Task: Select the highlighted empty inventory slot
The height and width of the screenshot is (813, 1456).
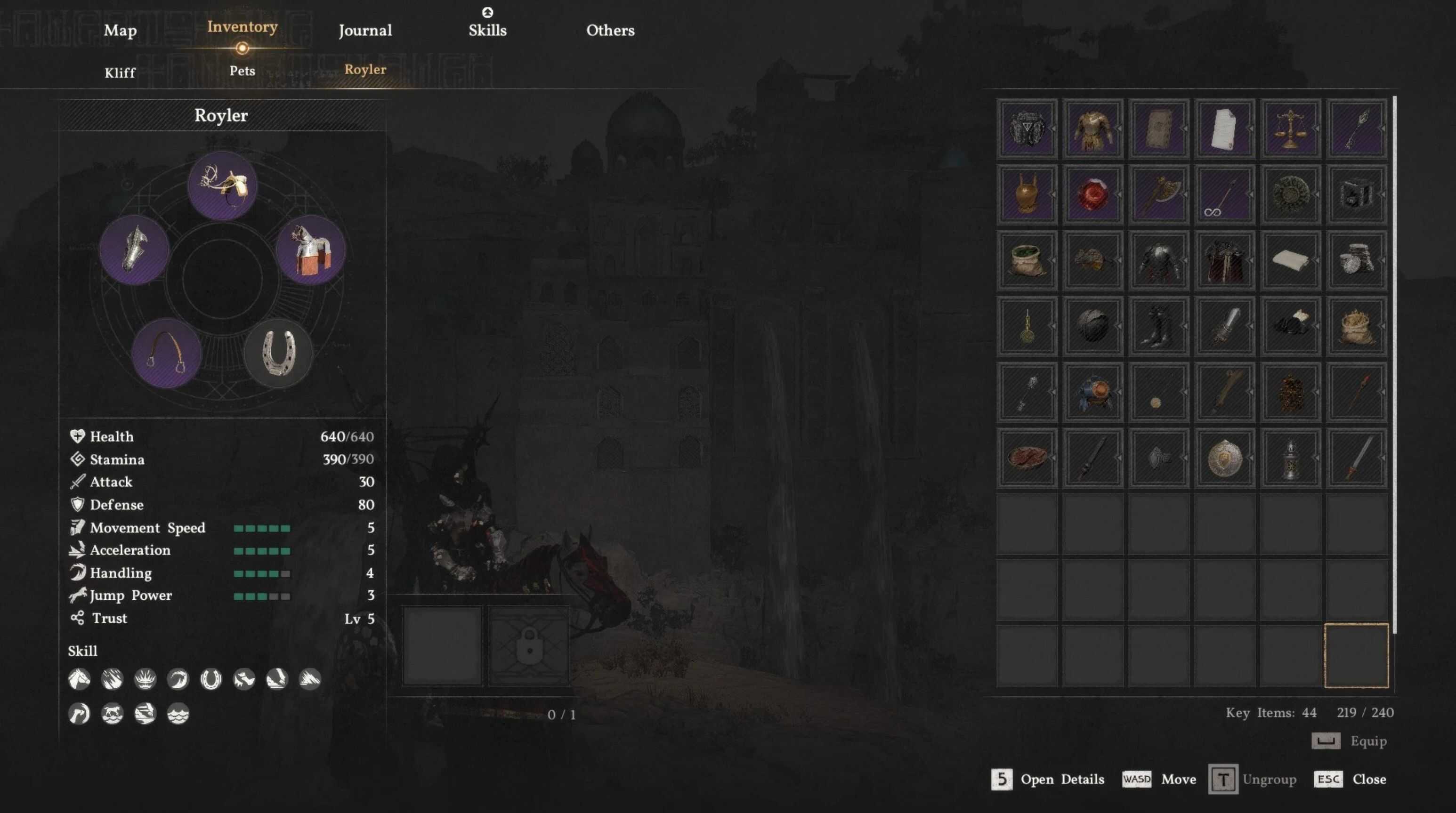Action: click(x=1355, y=655)
